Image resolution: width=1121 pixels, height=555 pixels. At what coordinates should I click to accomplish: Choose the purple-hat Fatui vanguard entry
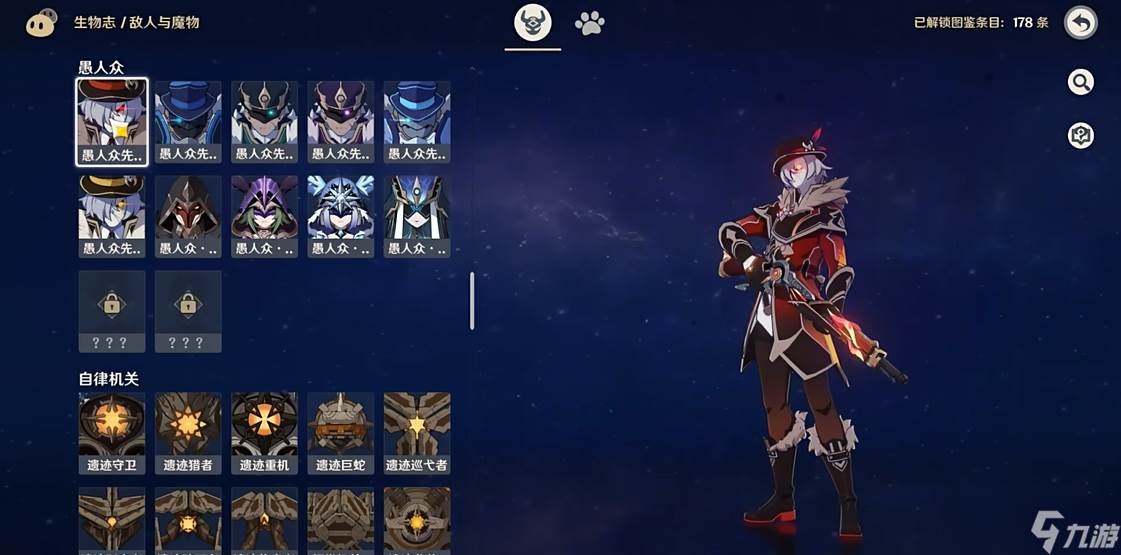(341, 121)
